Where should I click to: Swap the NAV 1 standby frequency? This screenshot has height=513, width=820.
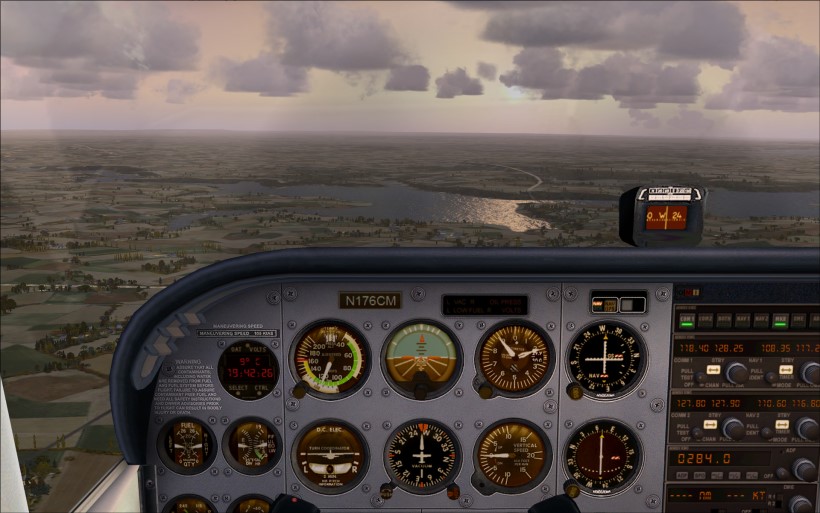[784, 369]
